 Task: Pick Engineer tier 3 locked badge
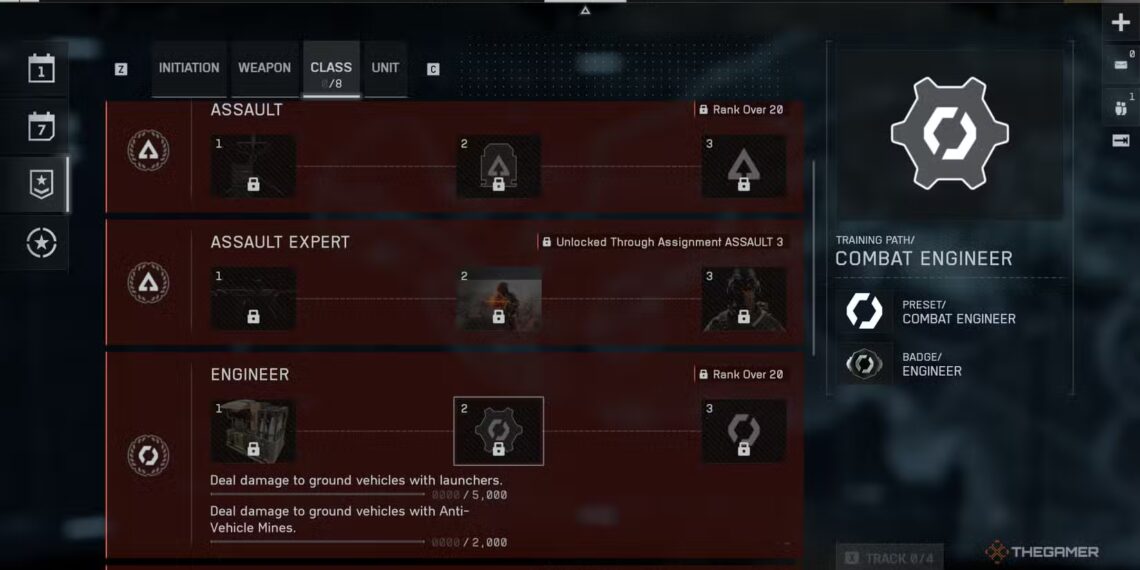click(x=743, y=431)
